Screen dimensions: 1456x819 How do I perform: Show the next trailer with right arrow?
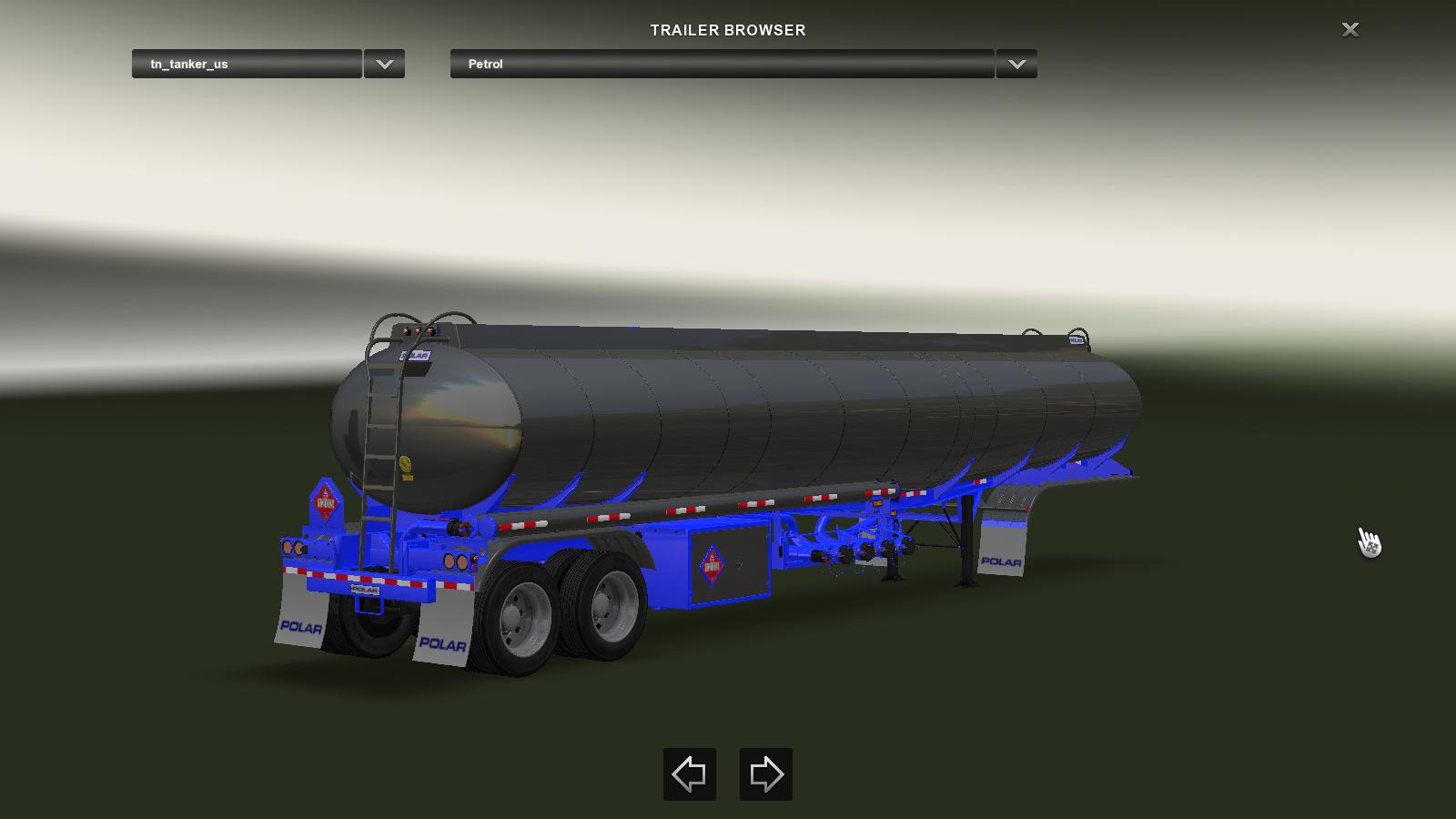tap(765, 774)
